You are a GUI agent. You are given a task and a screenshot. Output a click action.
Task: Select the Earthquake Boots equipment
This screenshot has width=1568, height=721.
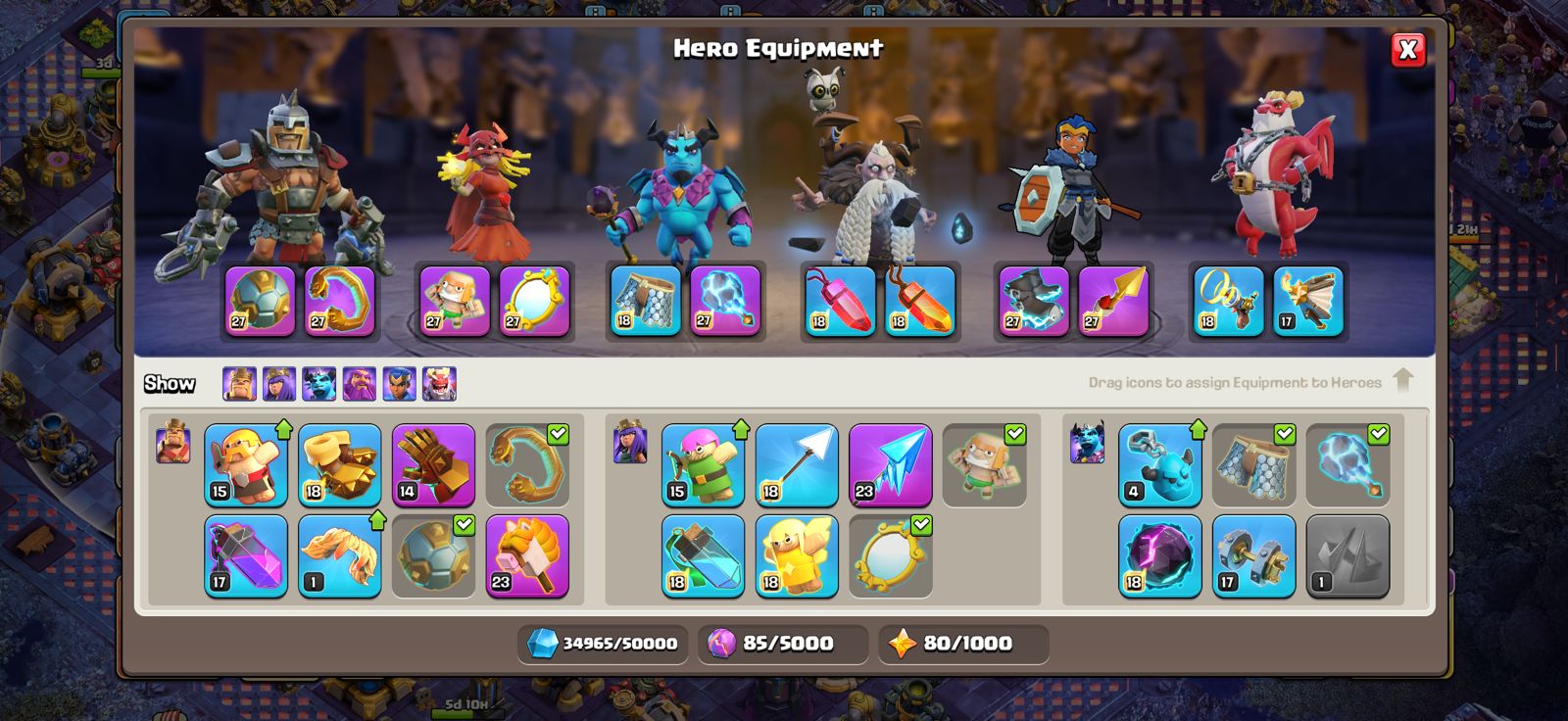[339, 464]
